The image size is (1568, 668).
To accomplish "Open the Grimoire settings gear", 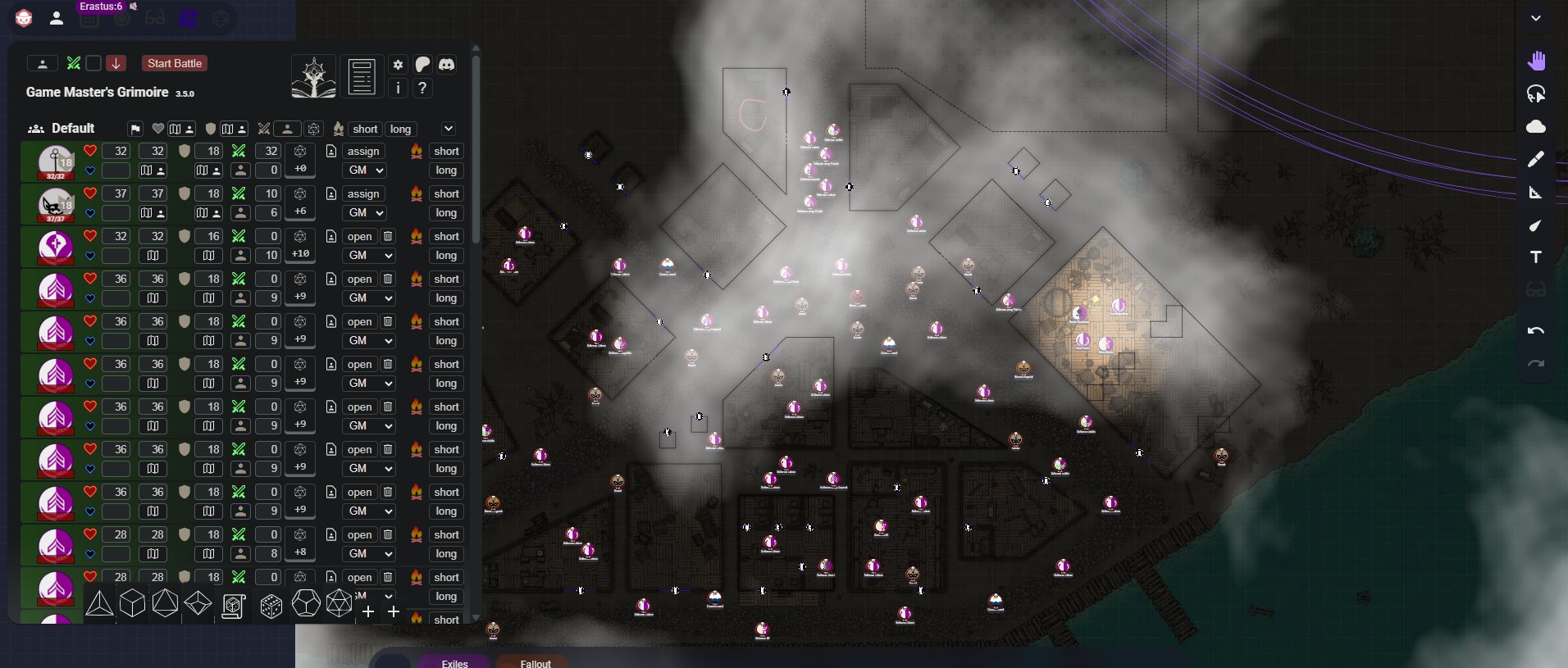I will click(x=398, y=64).
